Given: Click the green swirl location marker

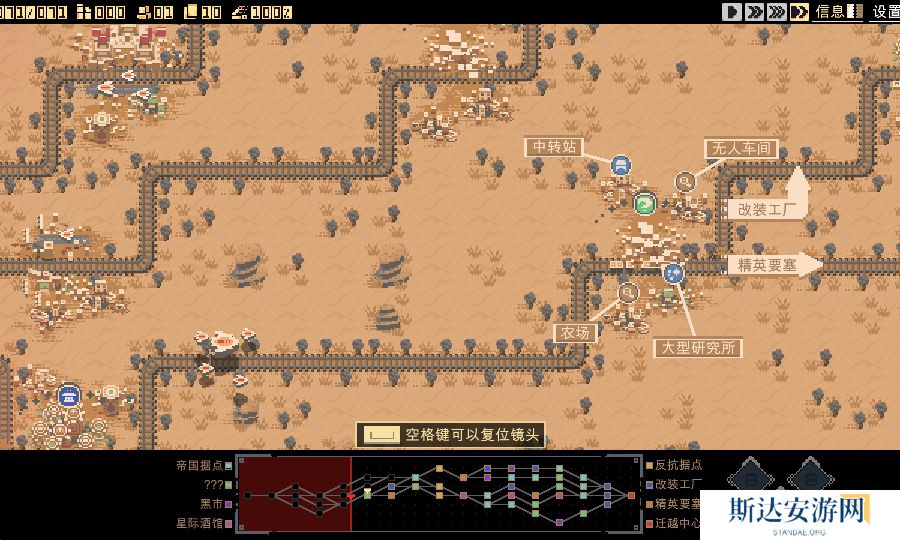Looking at the screenshot, I should (645, 204).
